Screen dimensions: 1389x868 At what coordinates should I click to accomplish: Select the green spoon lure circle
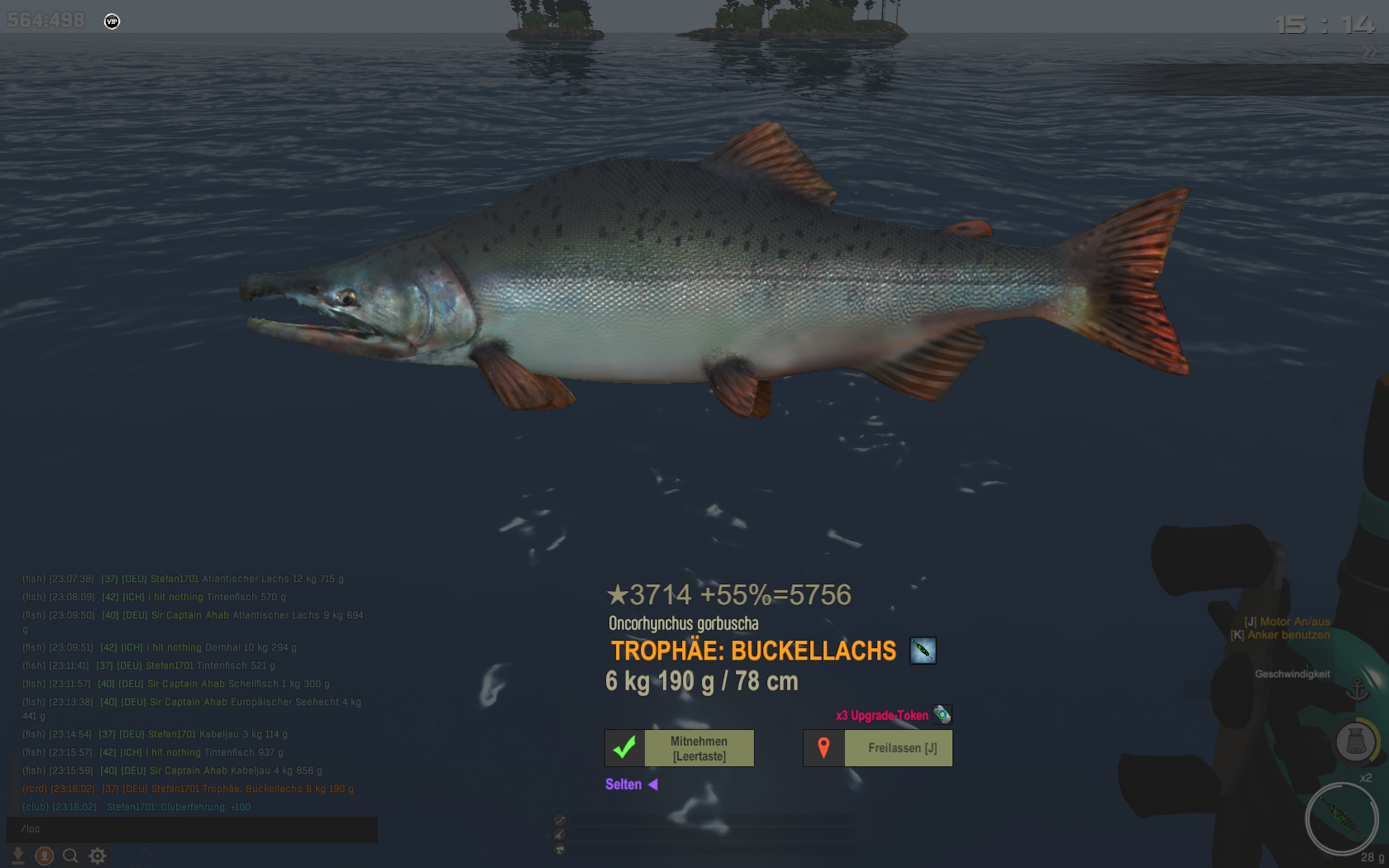click(x=1340, y=819)
